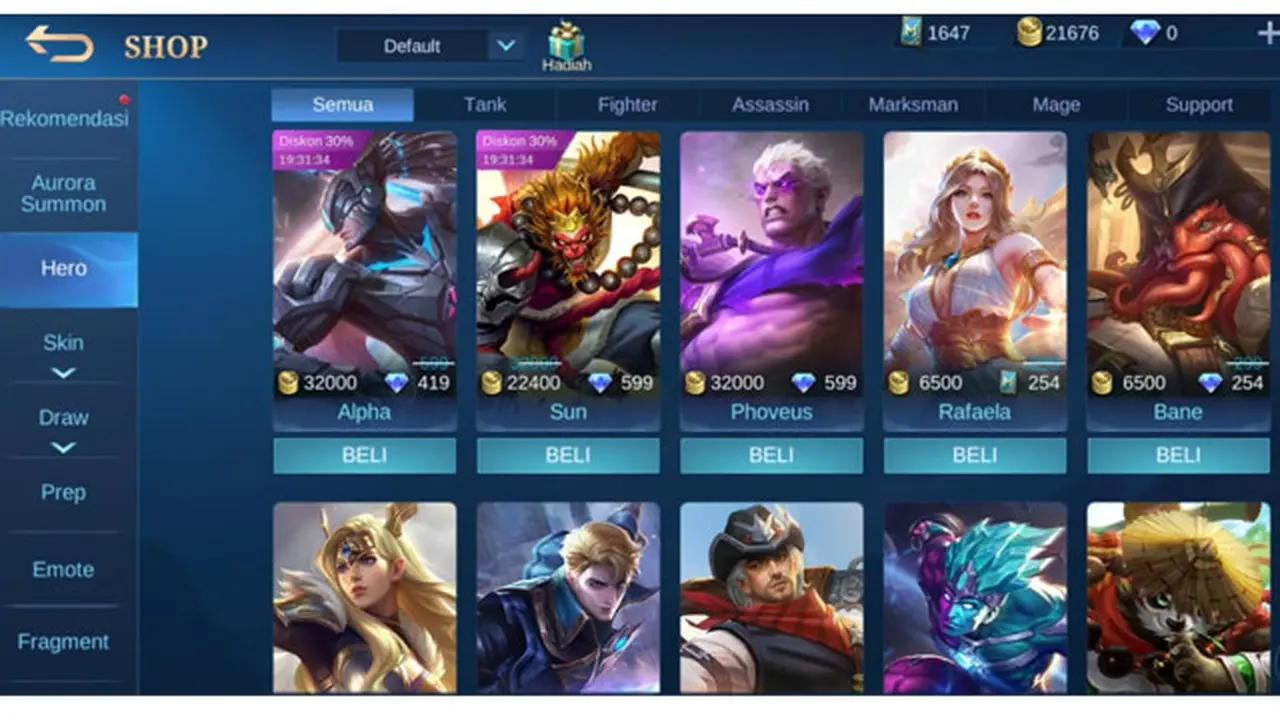Image resolution: width=1280 pixels, height=720 pixels.
Task: Expand the Draw section chevron
Action: click(64, 446)
